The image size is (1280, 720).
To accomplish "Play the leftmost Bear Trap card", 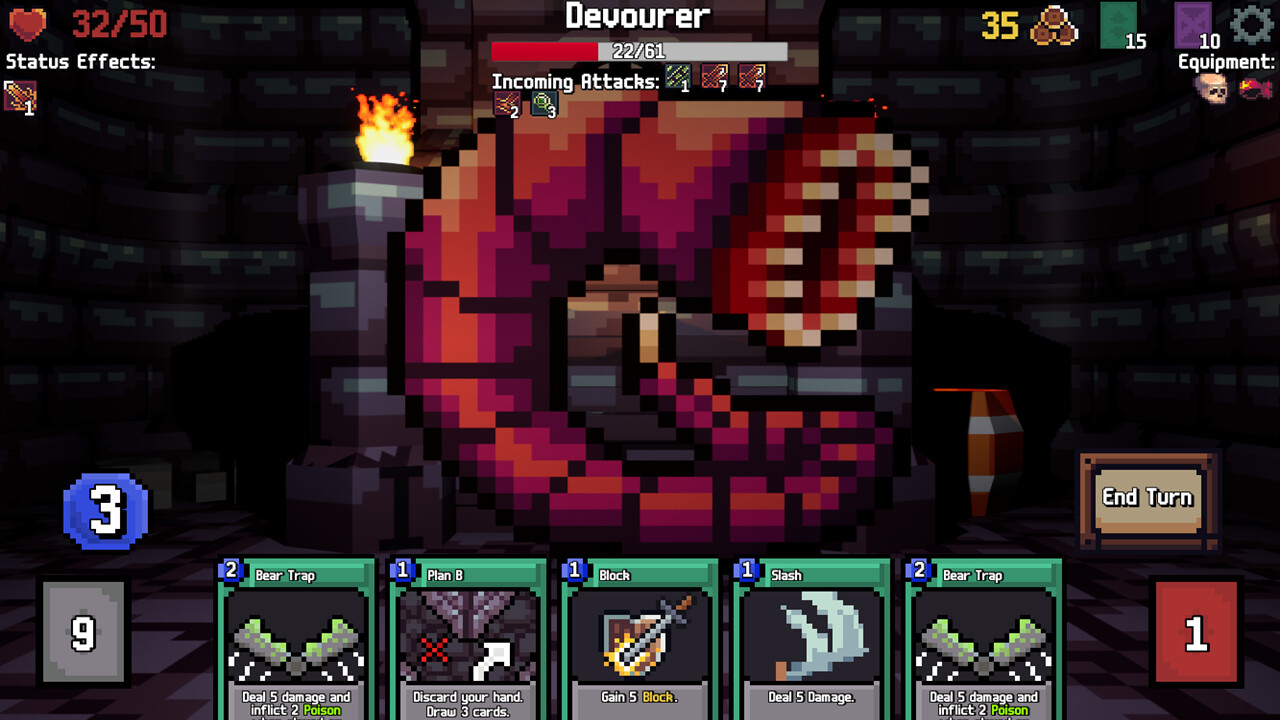I will point(294,640).
